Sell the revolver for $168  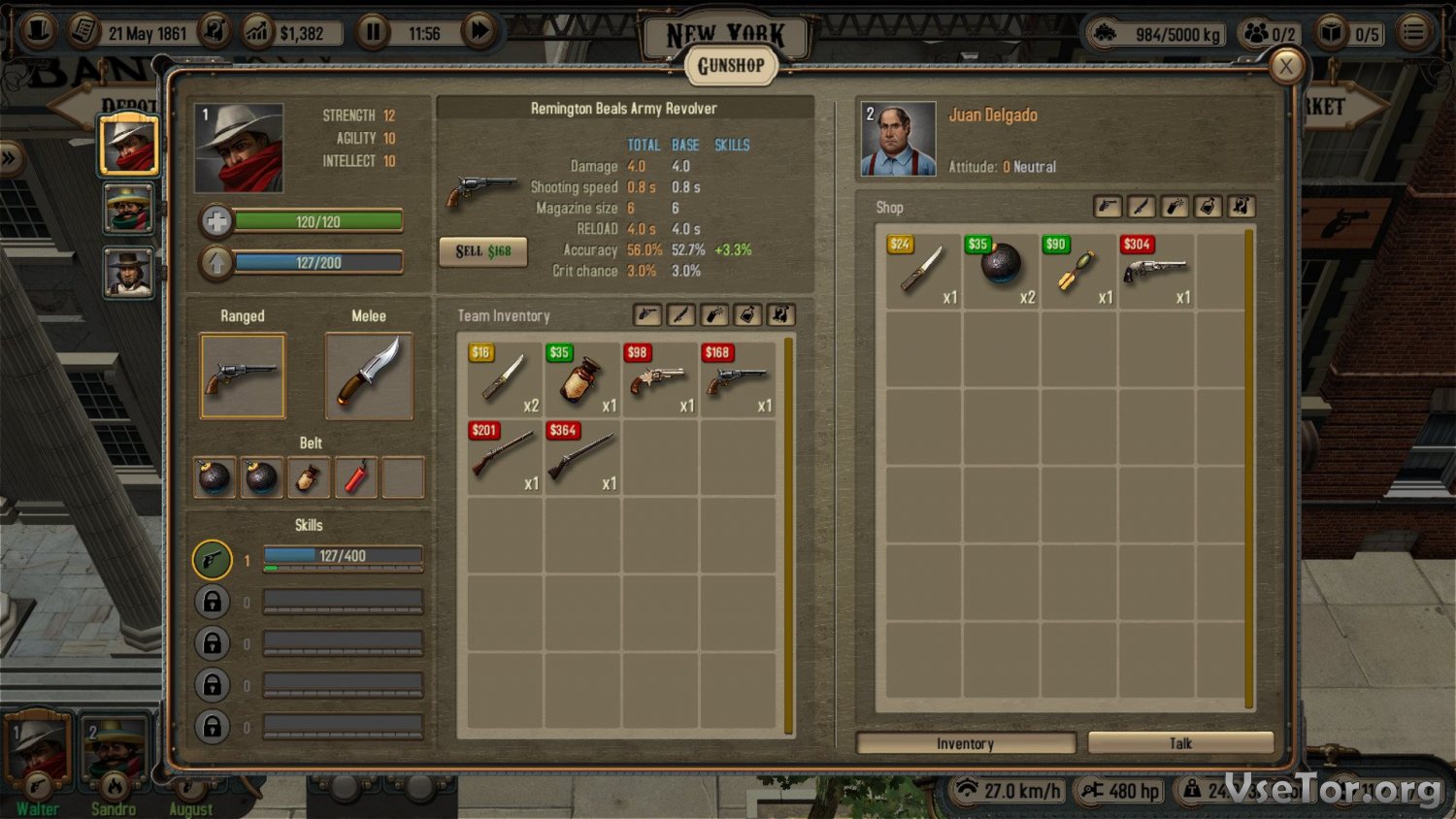pos(483,251)
